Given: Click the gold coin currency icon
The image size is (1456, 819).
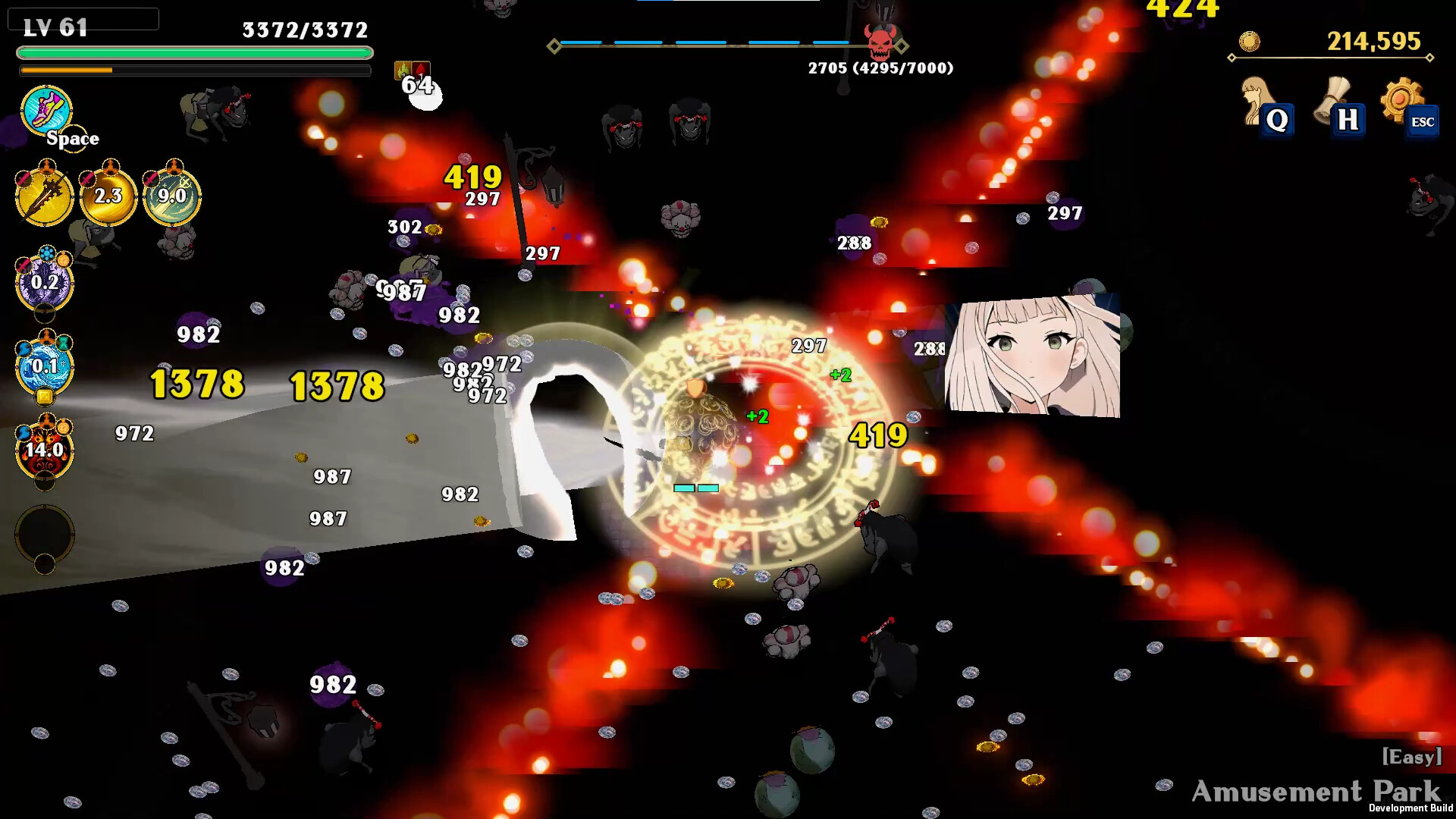Looking at the screenshot, I should point(1249,42).
